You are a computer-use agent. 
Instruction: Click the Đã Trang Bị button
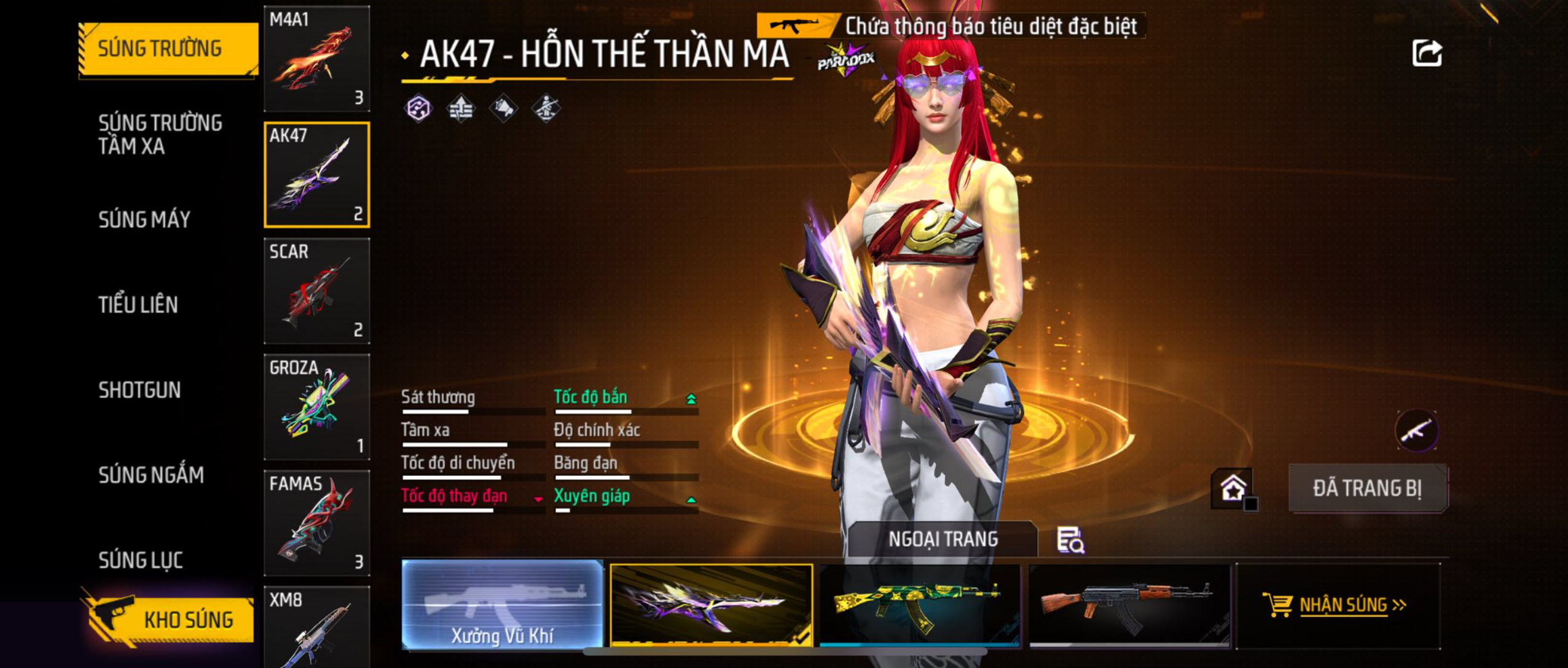[1367, 489]
